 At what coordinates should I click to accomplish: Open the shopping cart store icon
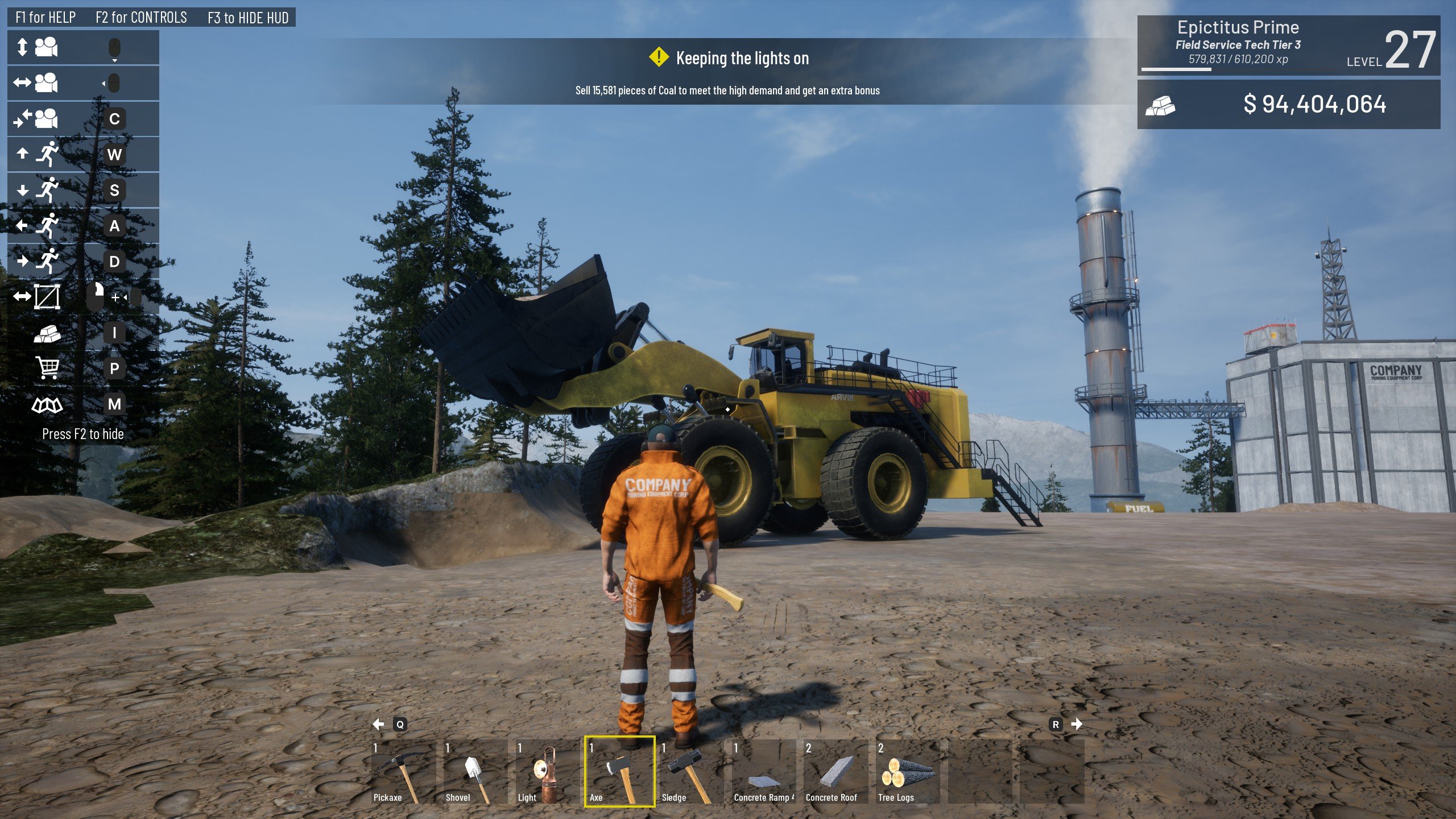(x=47, y=368)
